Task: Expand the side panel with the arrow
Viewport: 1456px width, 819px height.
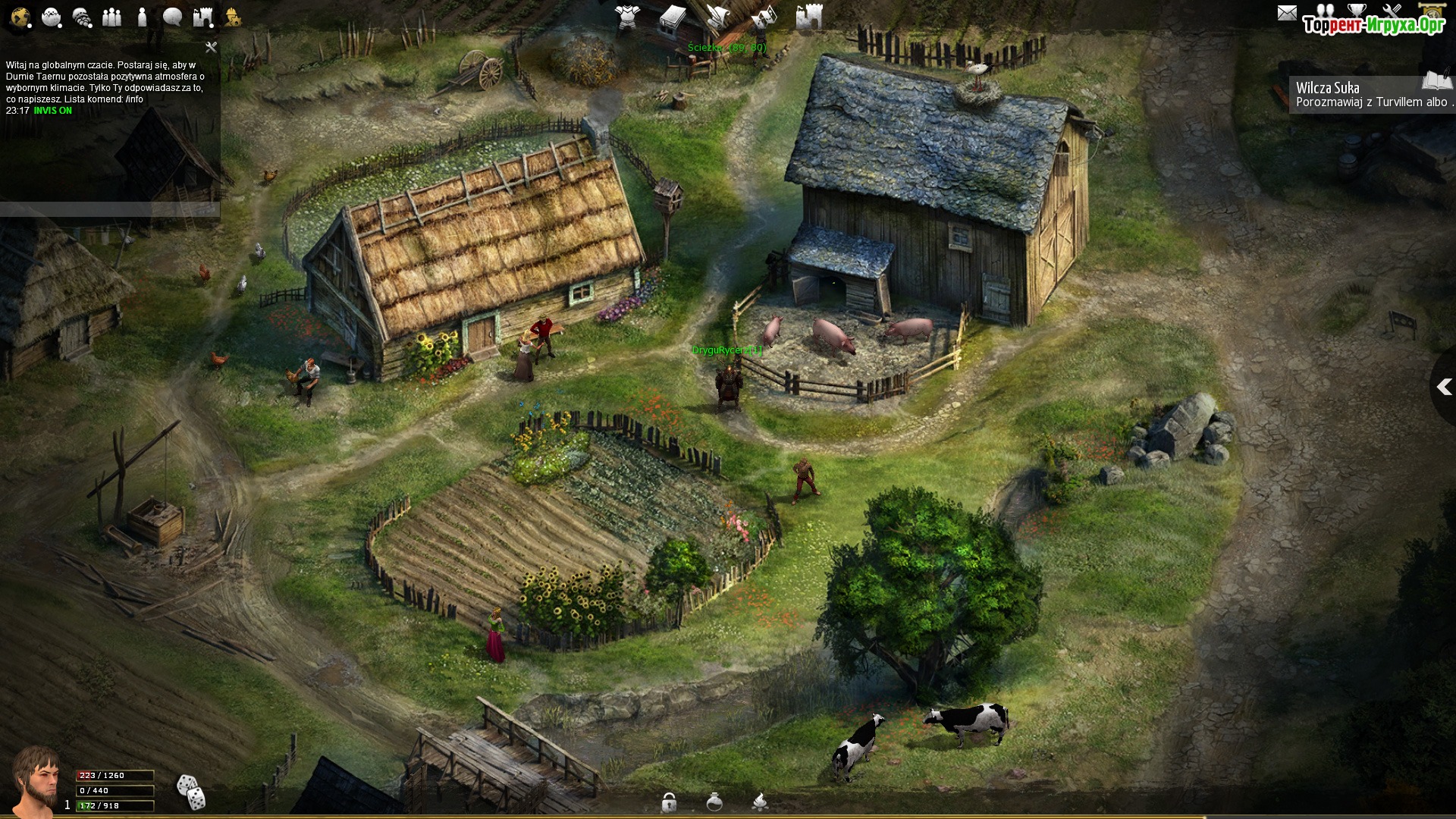Action: click(x=1444, y=388)
